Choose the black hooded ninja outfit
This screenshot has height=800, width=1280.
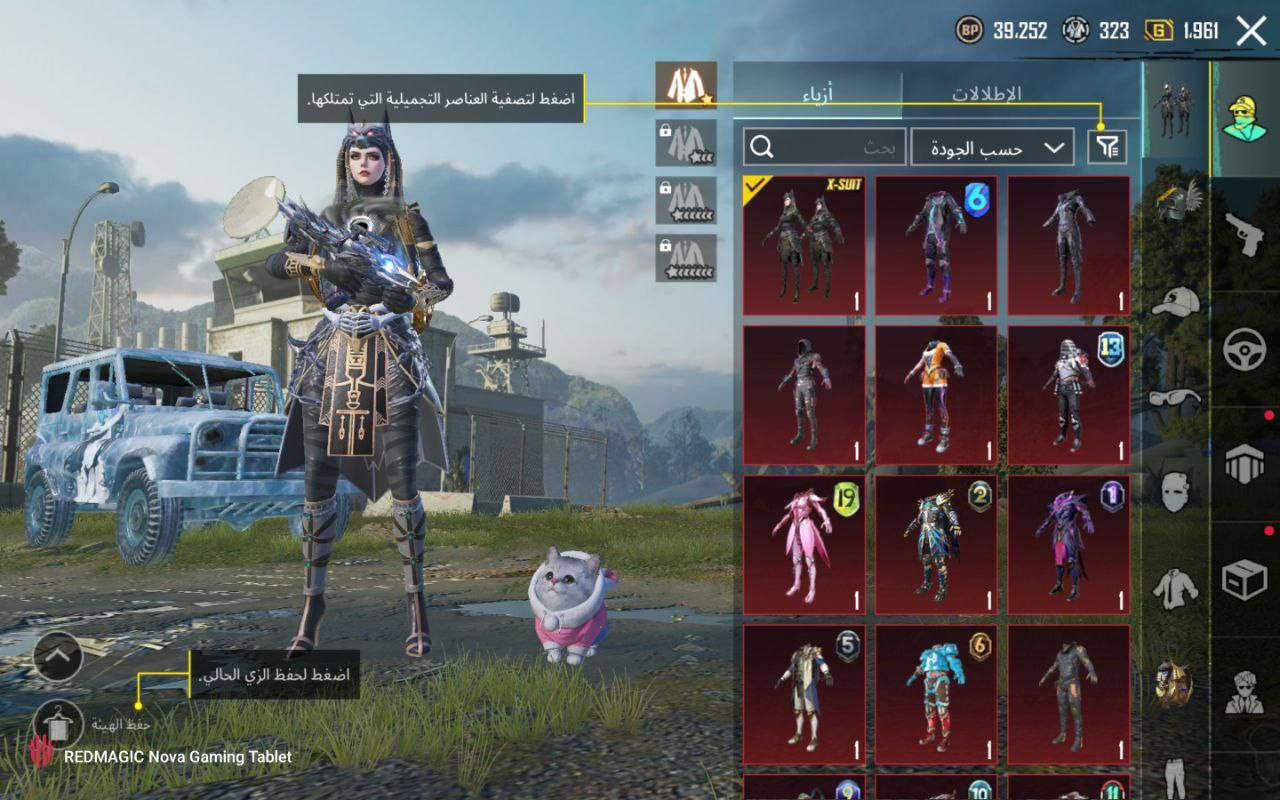tap(804, 394)
